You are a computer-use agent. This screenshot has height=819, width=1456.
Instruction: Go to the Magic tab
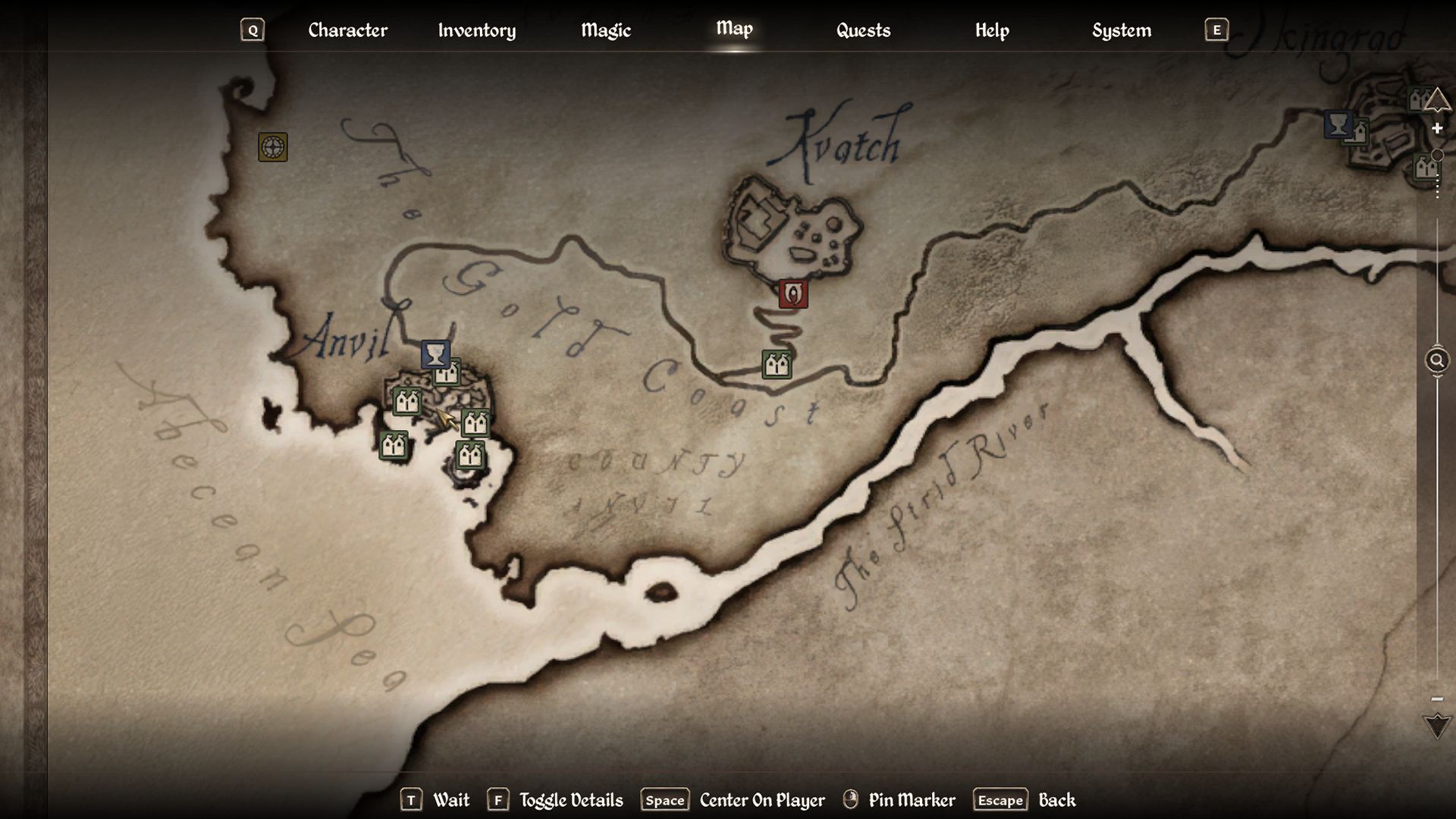pos(605,30)
